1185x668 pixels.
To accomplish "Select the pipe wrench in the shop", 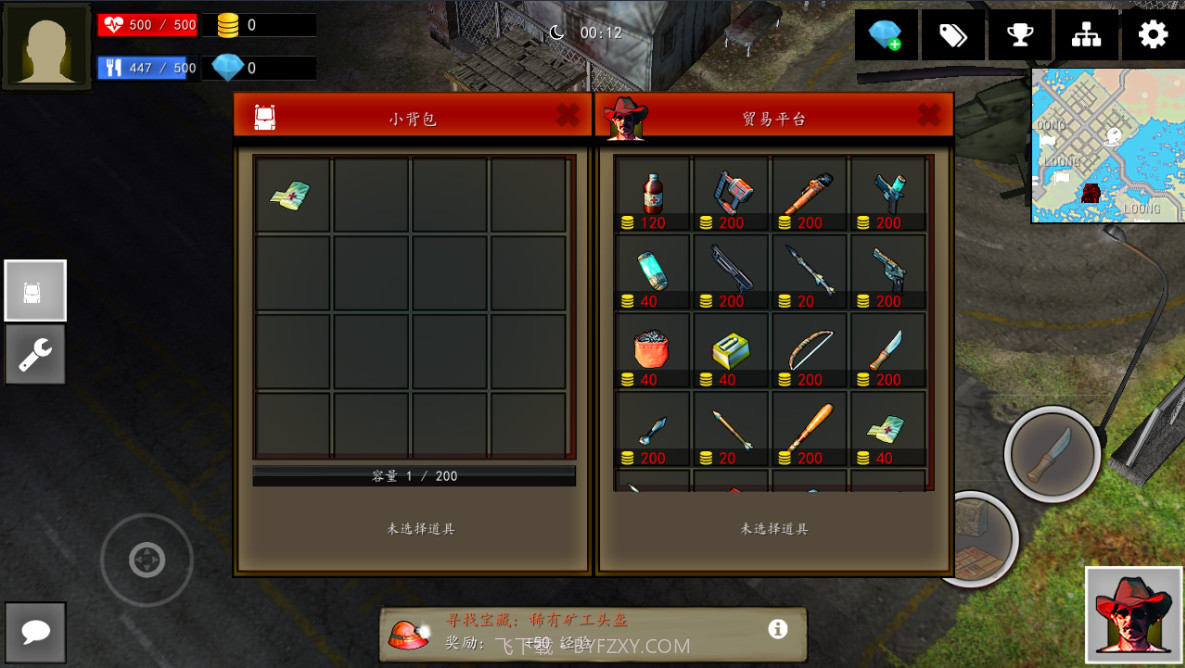I will pos(809,194).
